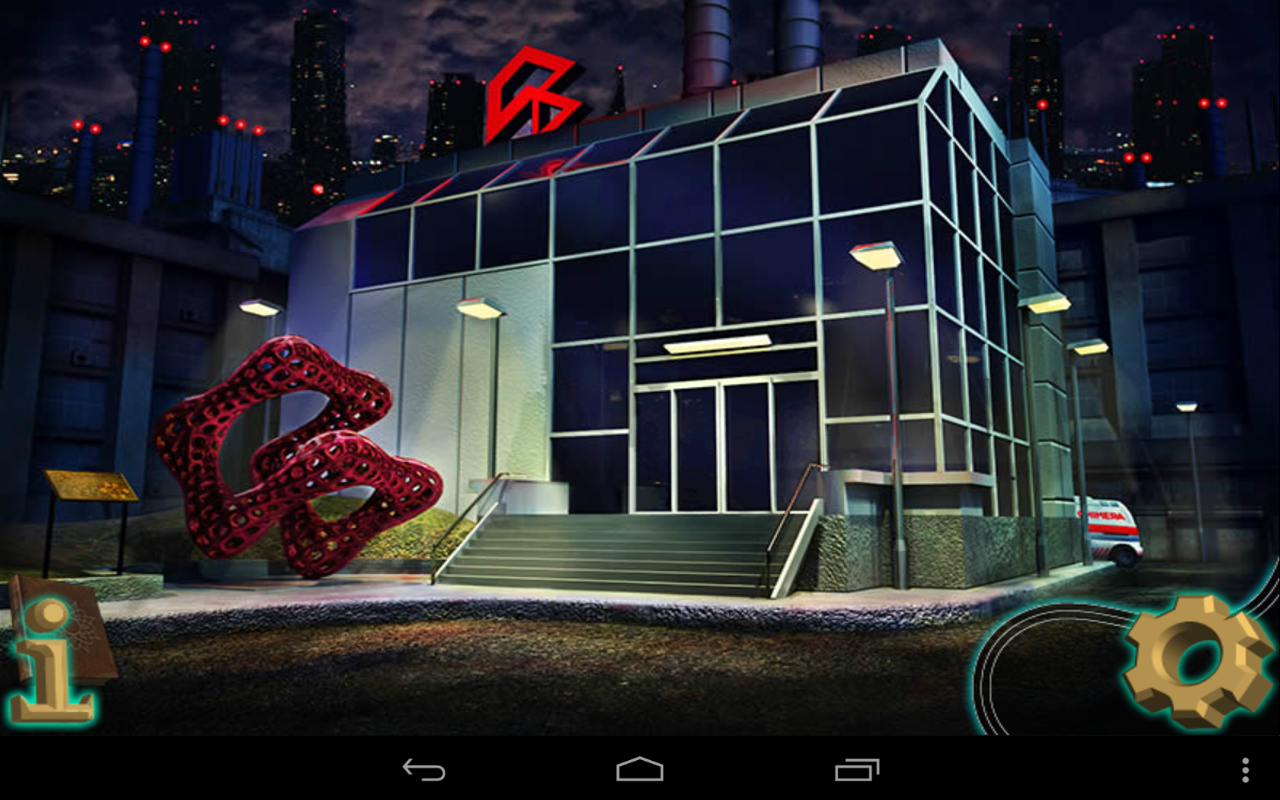Image resolution: width=1280 pixels, height=800 pixels.
Task: Tap the Android home button
Action: [x=640, y=770]
